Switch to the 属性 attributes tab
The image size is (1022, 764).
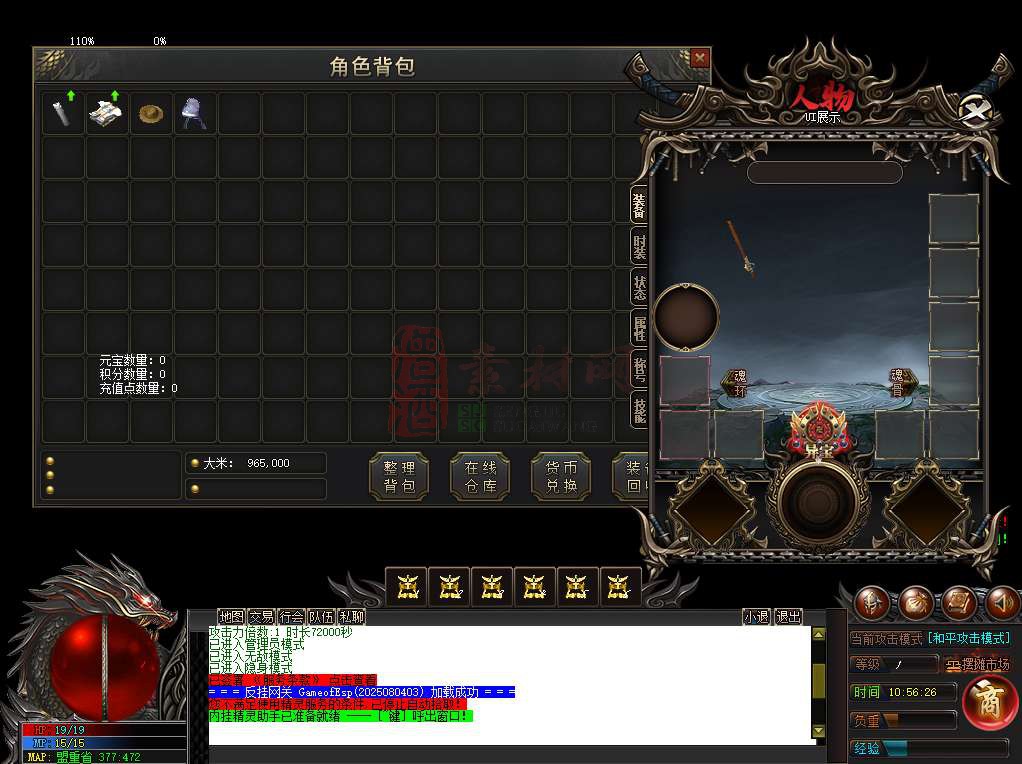tap(639, 328)
